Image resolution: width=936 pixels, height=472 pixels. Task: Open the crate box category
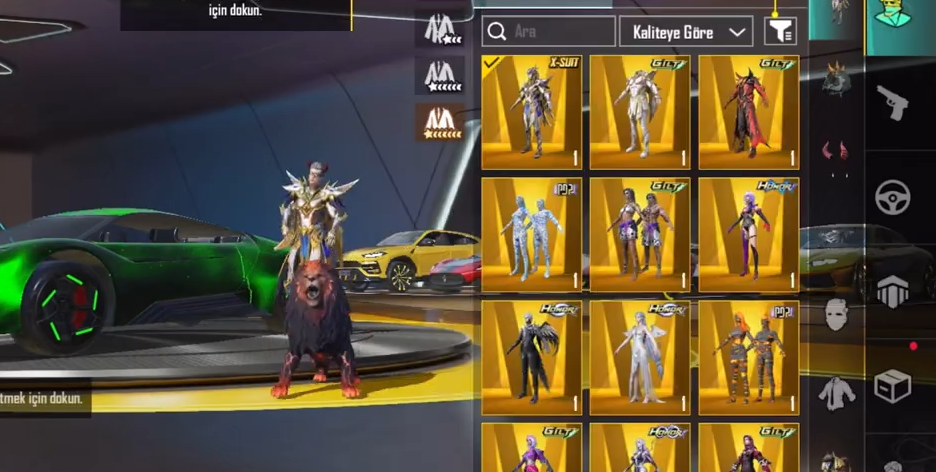pyautogui.click(x=892, y=385)
